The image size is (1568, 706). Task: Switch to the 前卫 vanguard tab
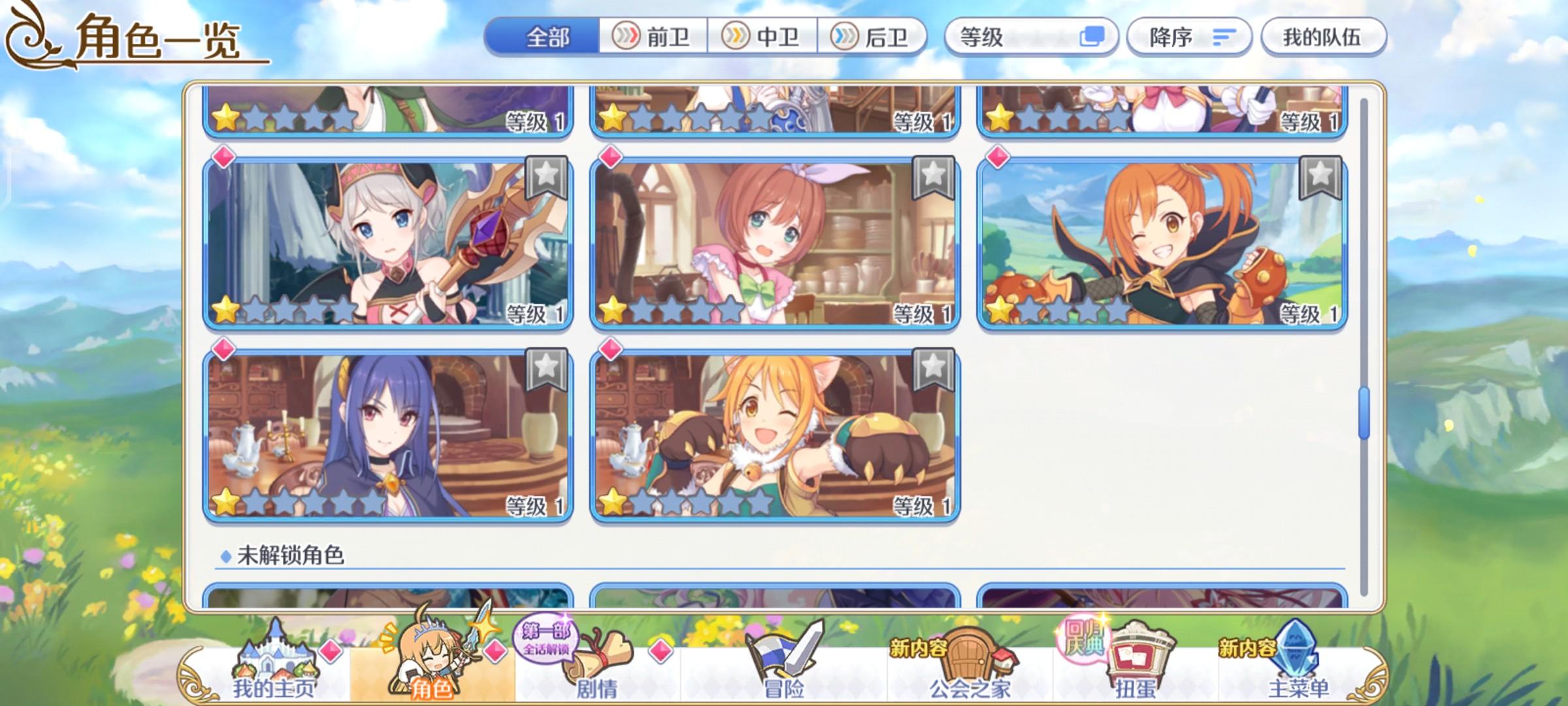(655, 37)
